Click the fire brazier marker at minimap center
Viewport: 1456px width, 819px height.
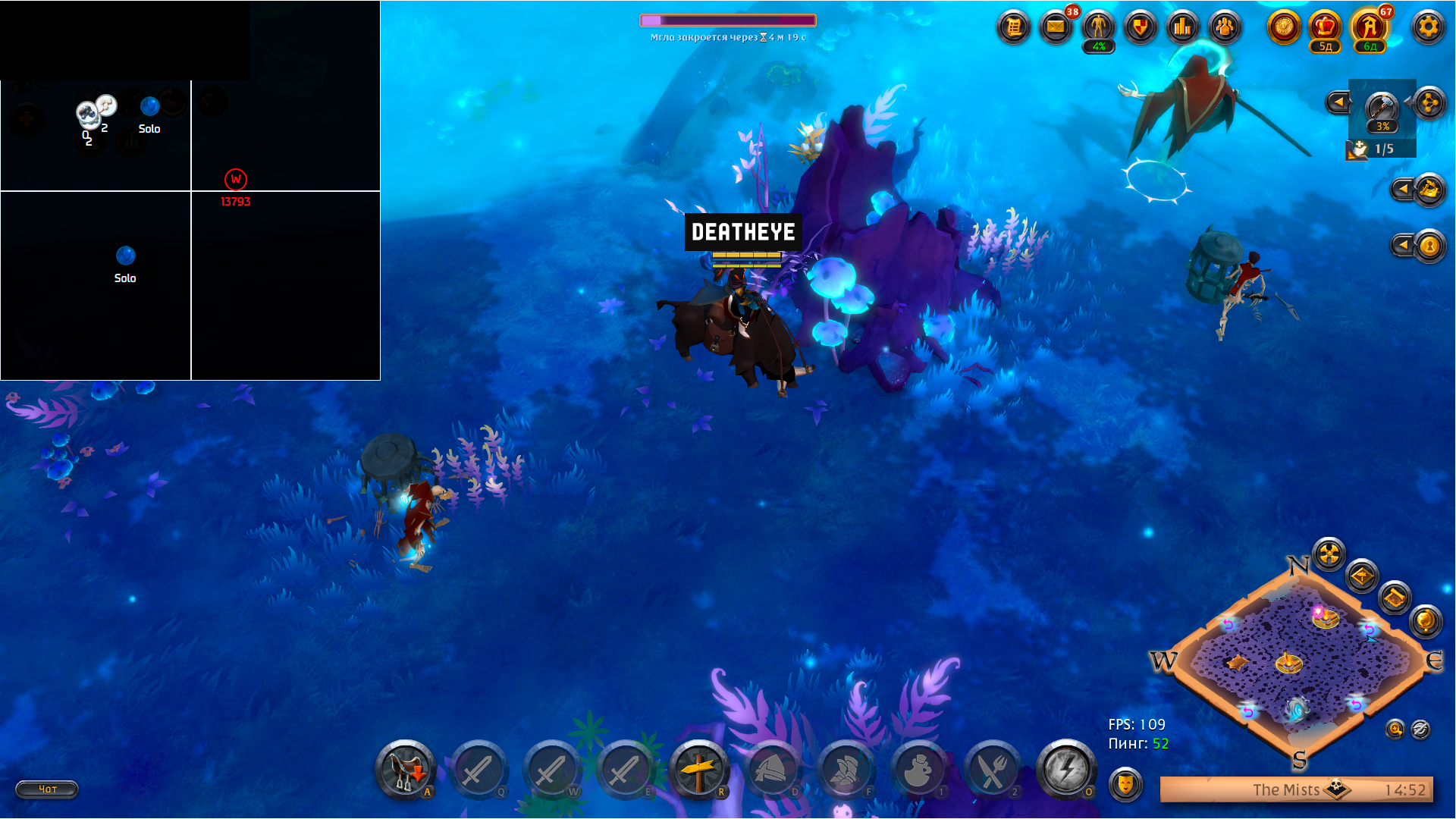click(1288, 663)
